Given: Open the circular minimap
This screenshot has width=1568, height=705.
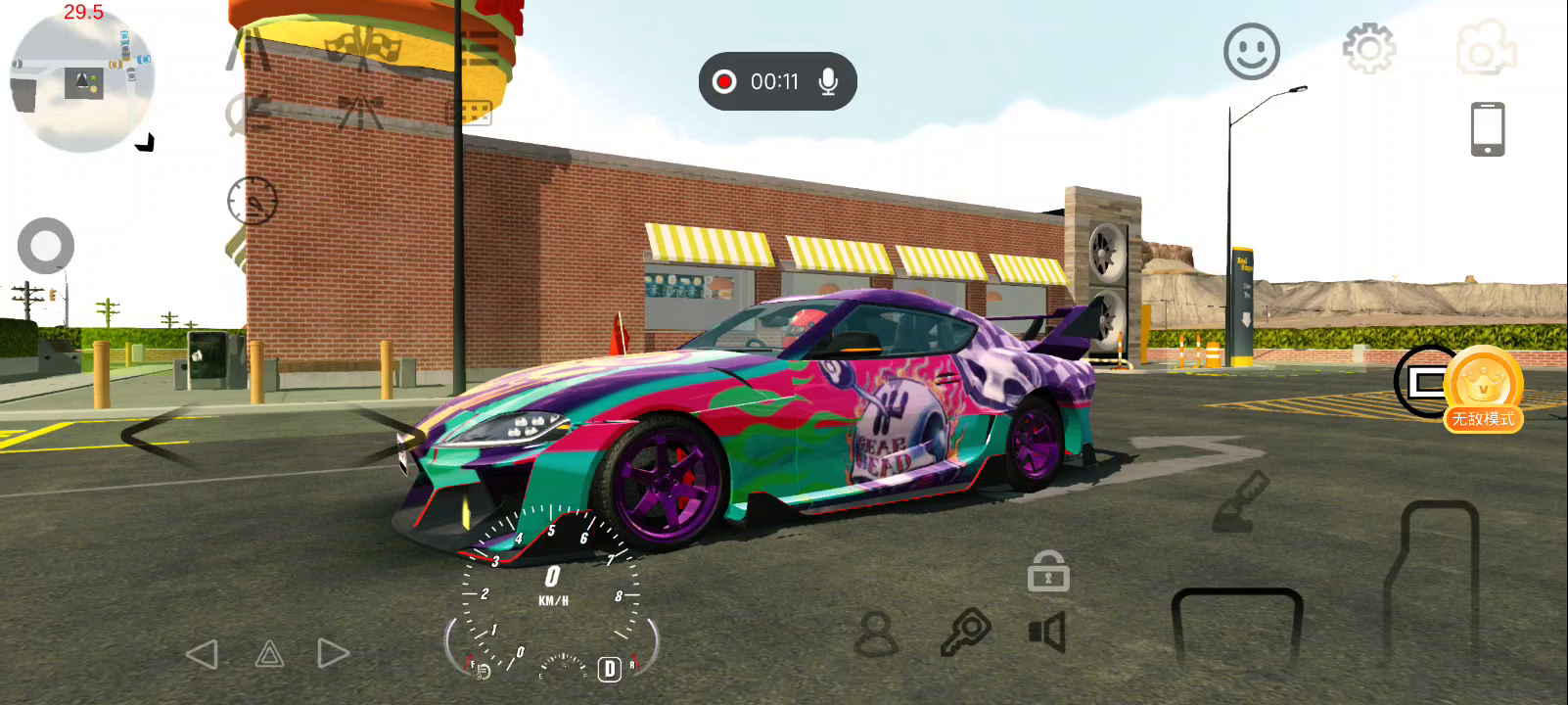Looking at the screenshot, I should [x=82, y=82].
